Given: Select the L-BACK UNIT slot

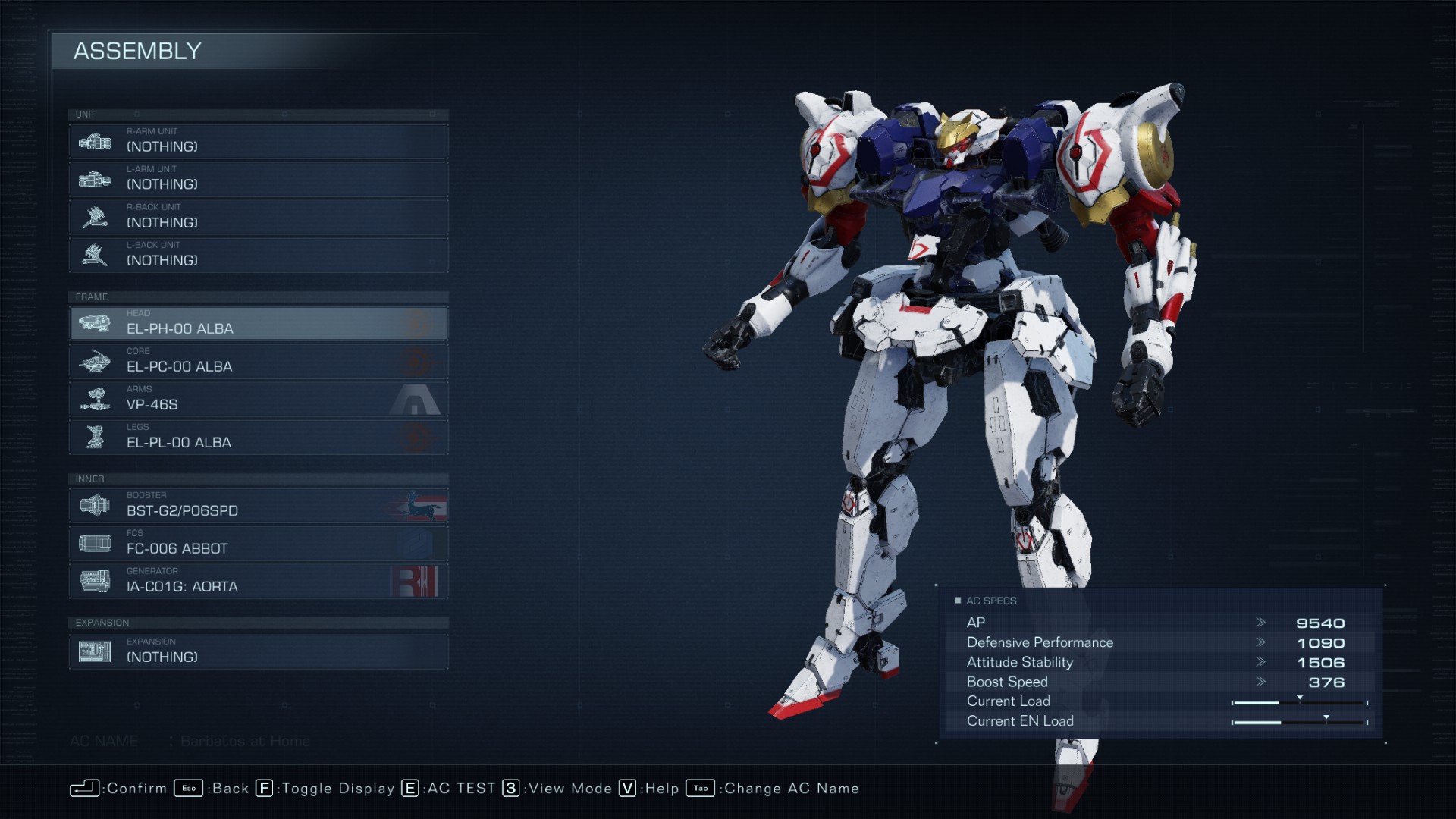Looking at the screenshot, I should pos(258,256).
